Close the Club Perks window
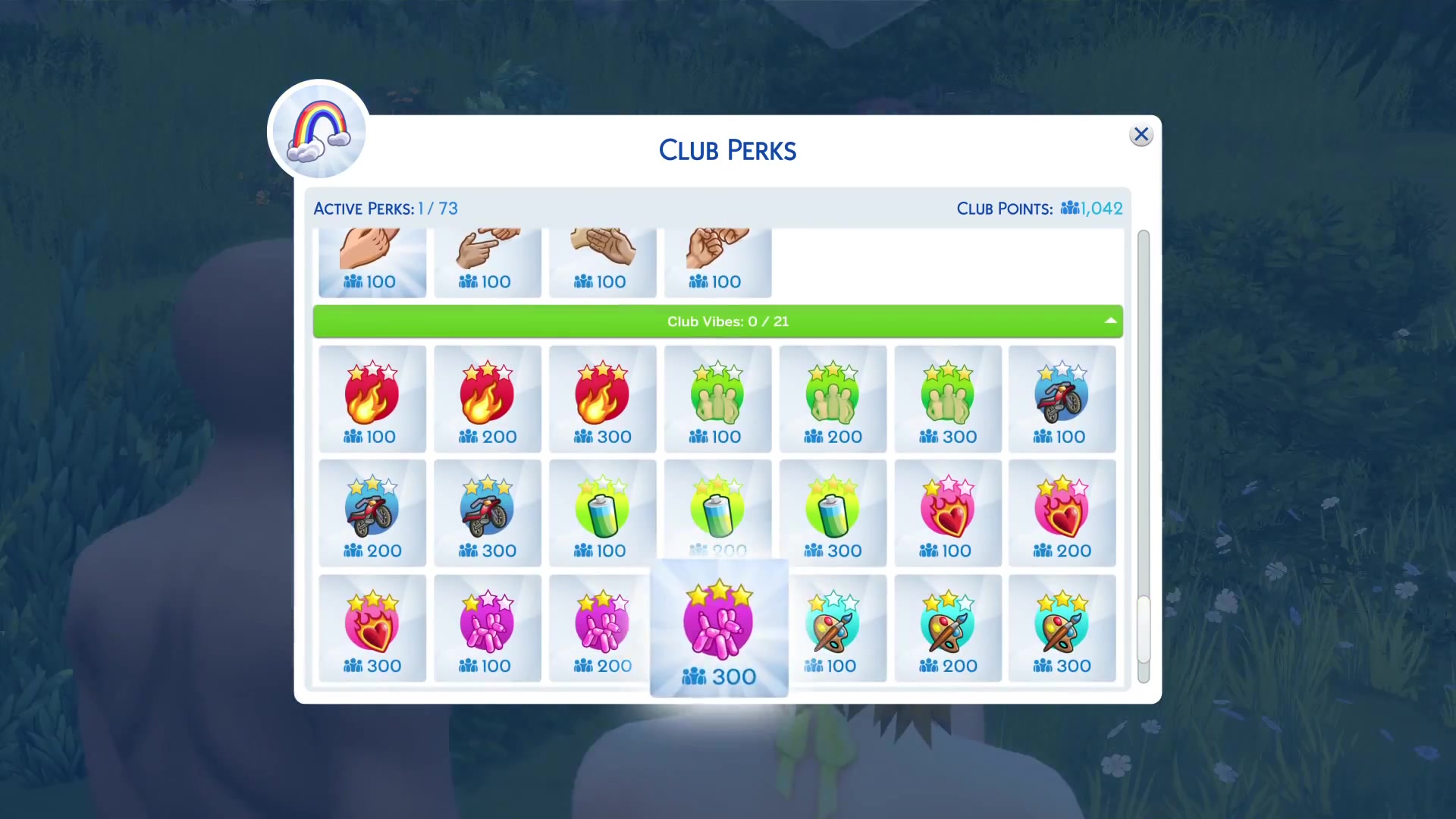Viewport: 1456px width, 819px height. click(x=1141, y=135)
